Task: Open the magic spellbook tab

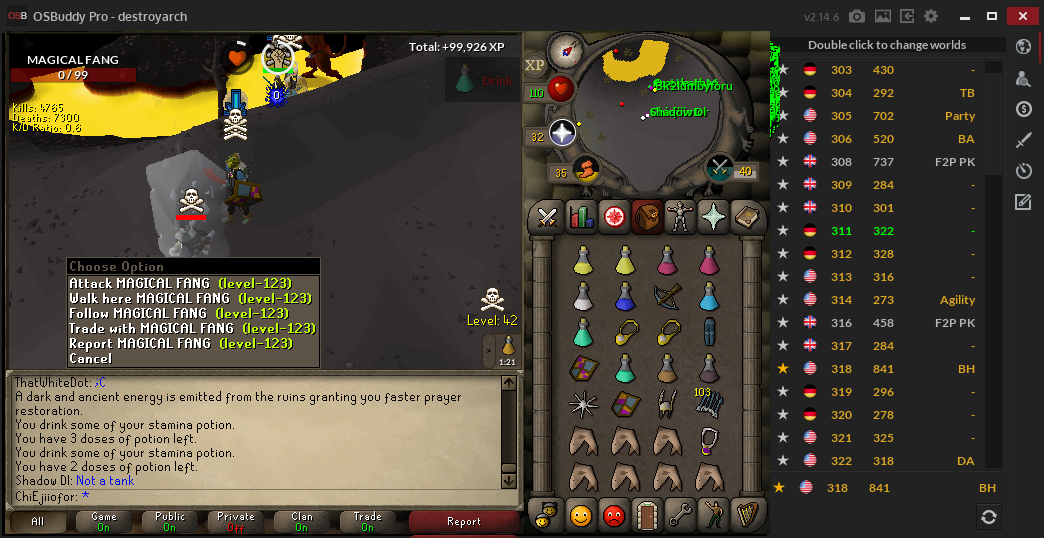Action: point(745,215)
